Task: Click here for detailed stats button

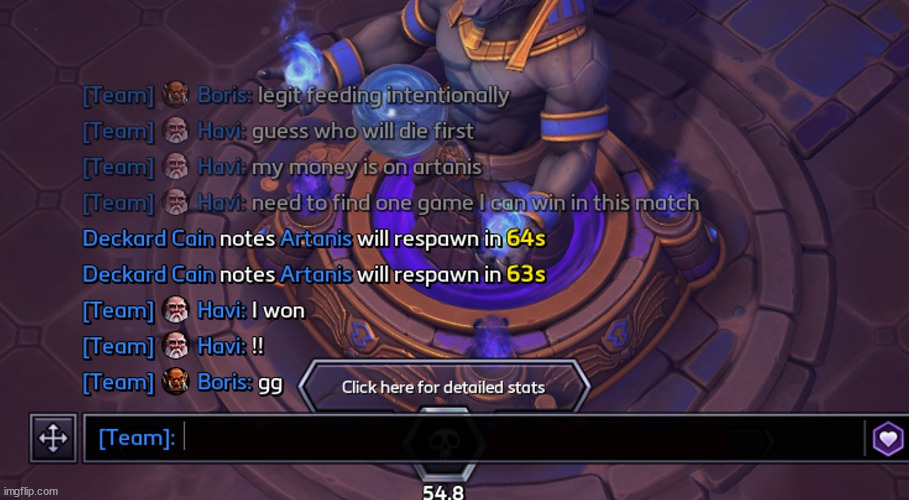Action: click(443, 387)
